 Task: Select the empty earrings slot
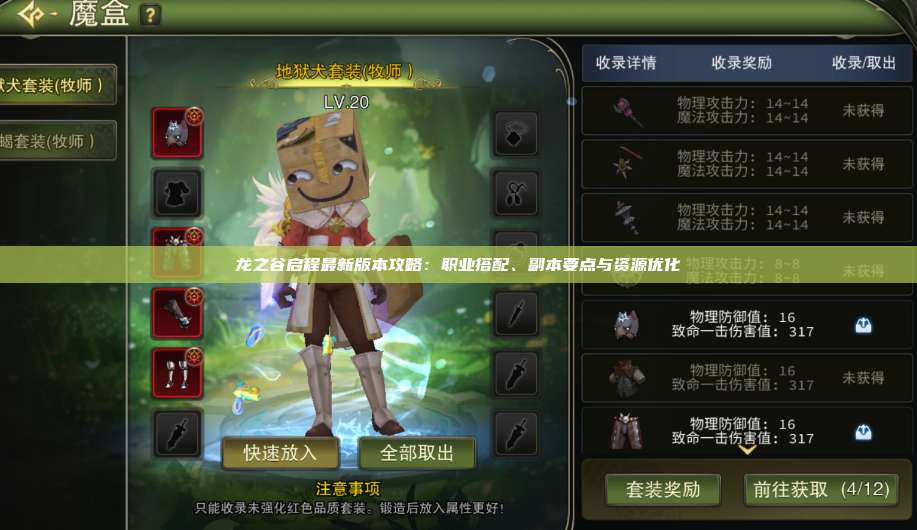[x=516, y=192]
